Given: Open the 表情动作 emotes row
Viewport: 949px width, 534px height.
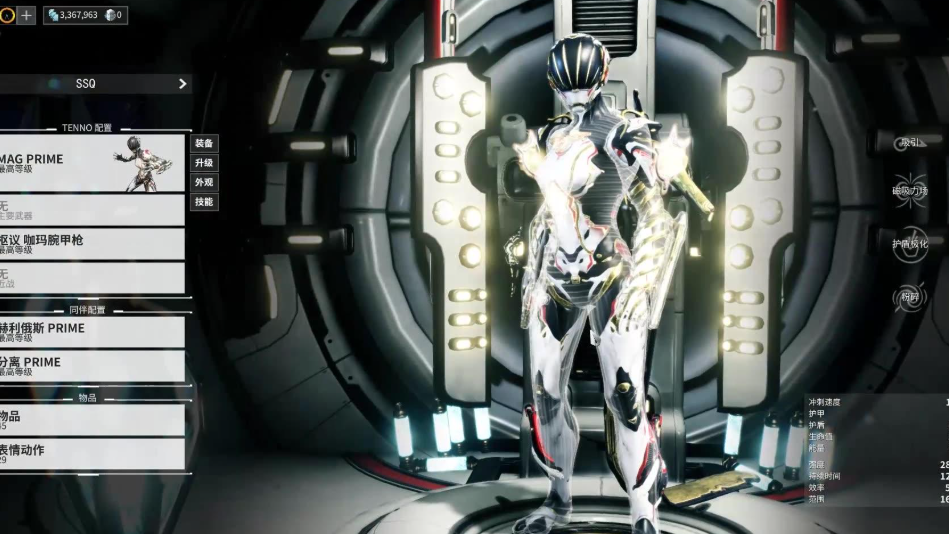Looking at the screenshot, I should [92, 454].
